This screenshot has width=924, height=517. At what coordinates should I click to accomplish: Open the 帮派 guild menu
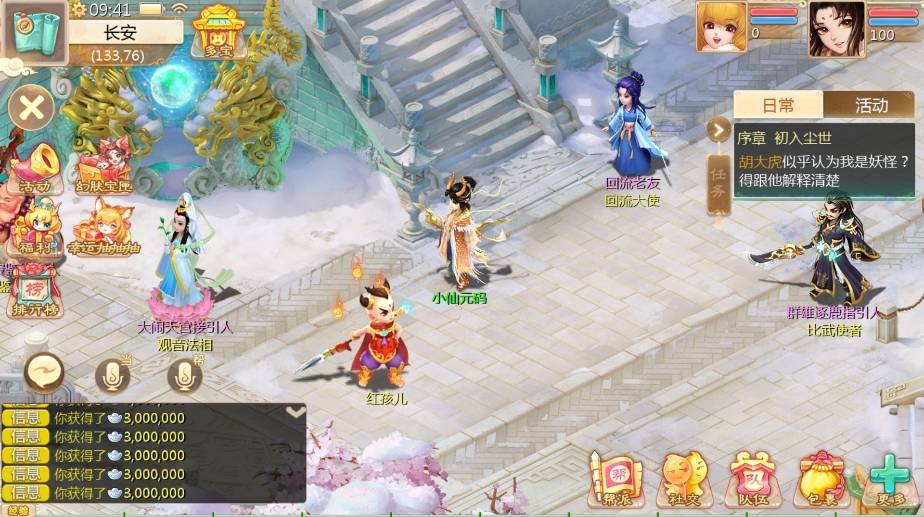pos(610,478)
